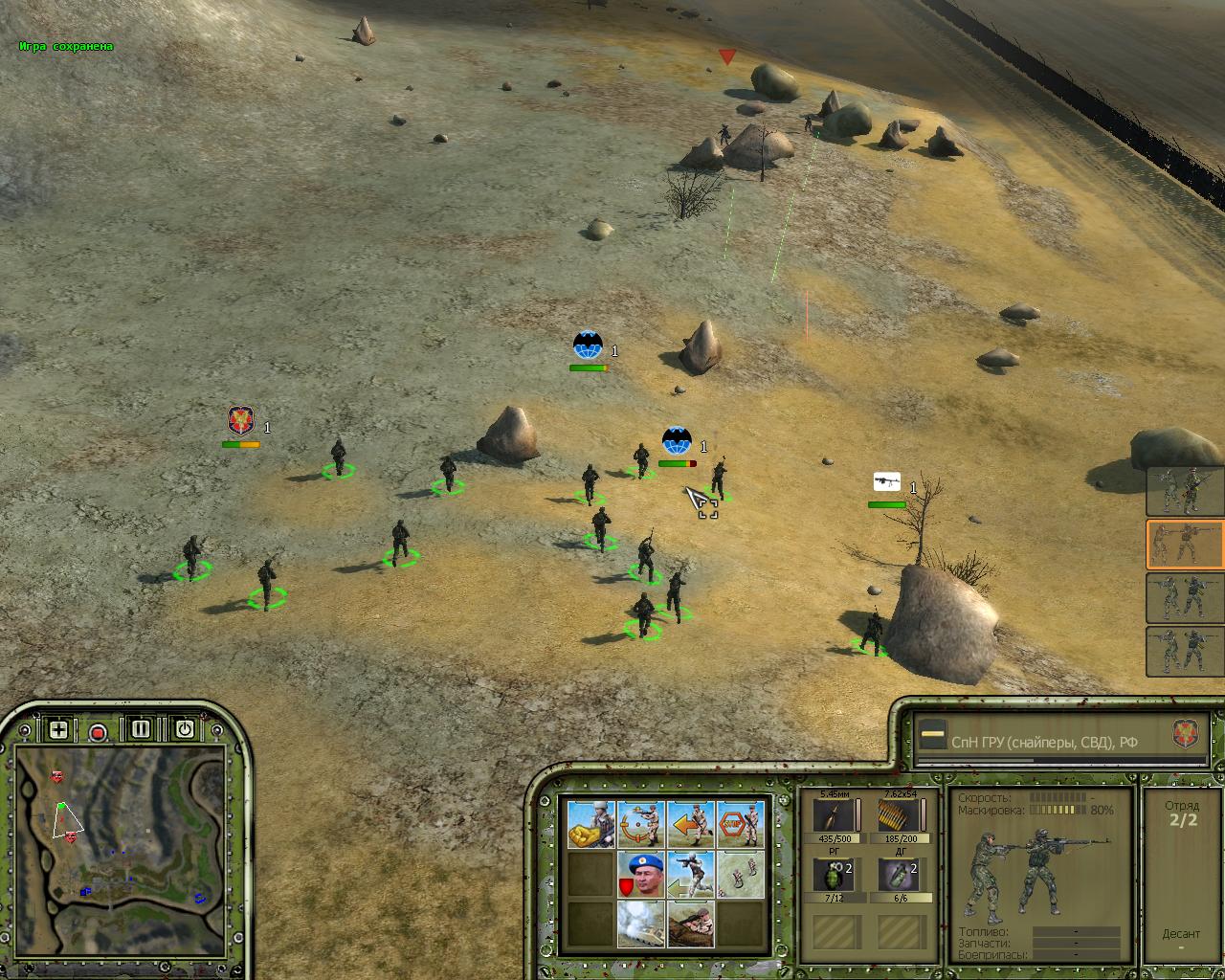Screen dimensions: 1225x980
Task: Select the 5.45mm ammo slot
Action: 835,816
